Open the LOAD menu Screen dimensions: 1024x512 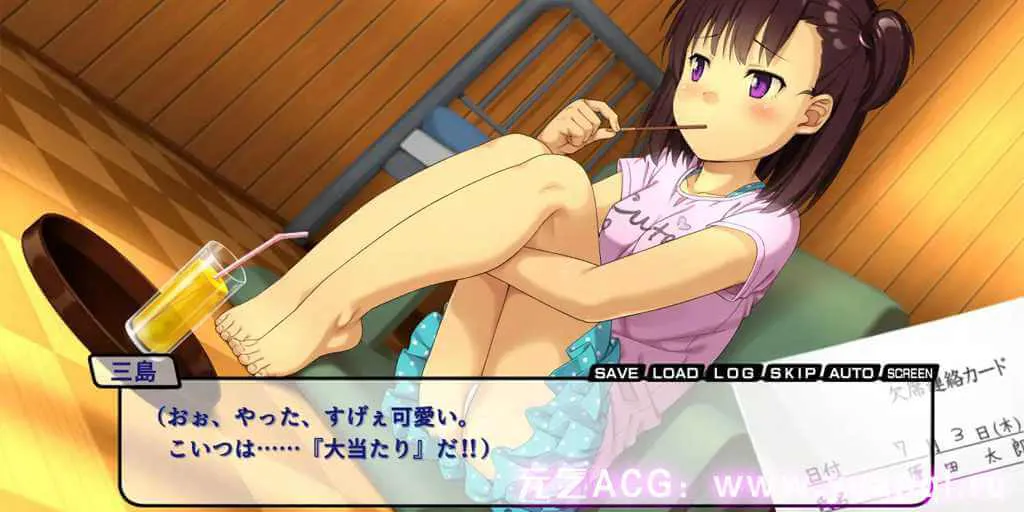pyautogui.click(x=676, y=373)
